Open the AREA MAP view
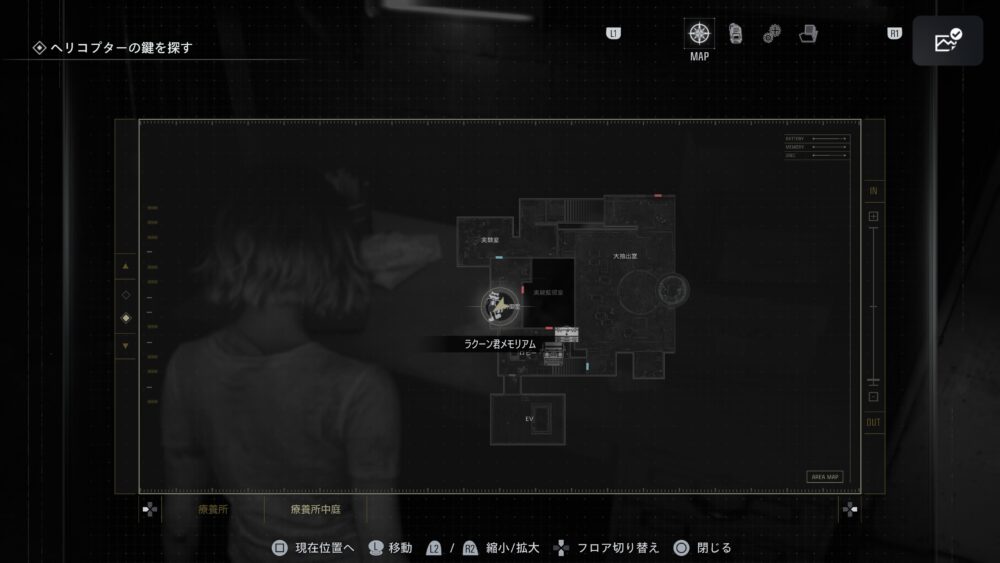The height and width of the screenshot is (563, 1000). click(824, 477)
